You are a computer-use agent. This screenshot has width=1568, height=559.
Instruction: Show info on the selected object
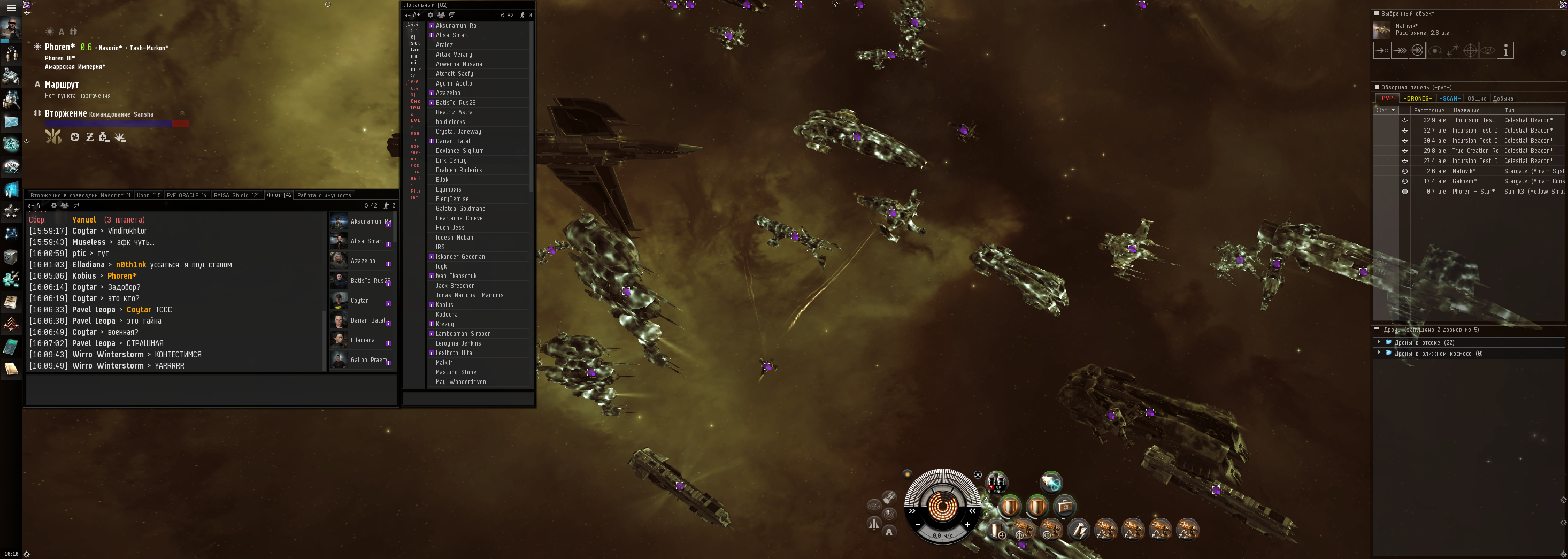click(x=1505, y=50)
